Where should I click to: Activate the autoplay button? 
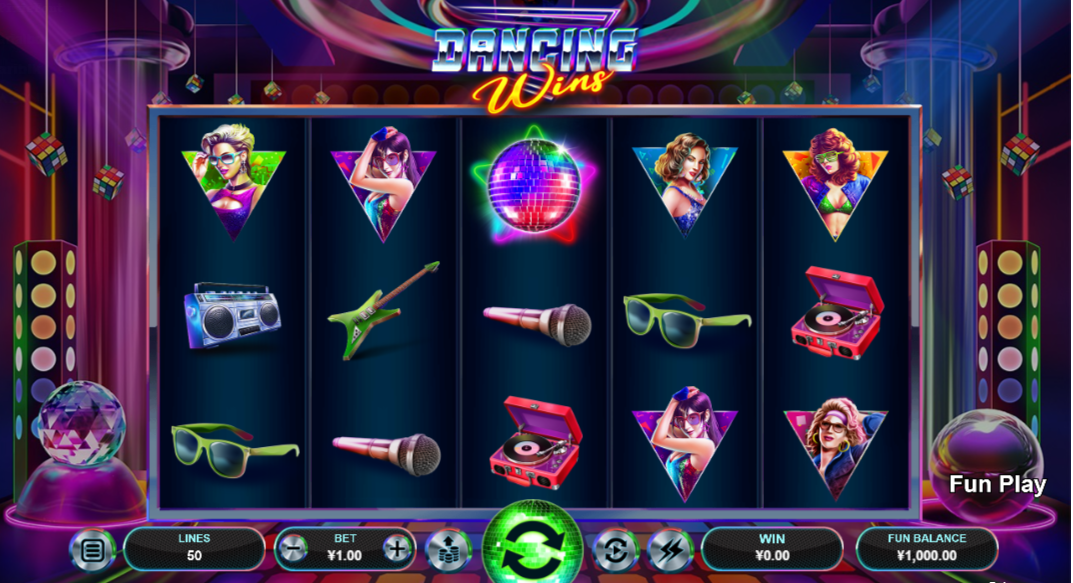pyautogui.click(x=615, y=549)
